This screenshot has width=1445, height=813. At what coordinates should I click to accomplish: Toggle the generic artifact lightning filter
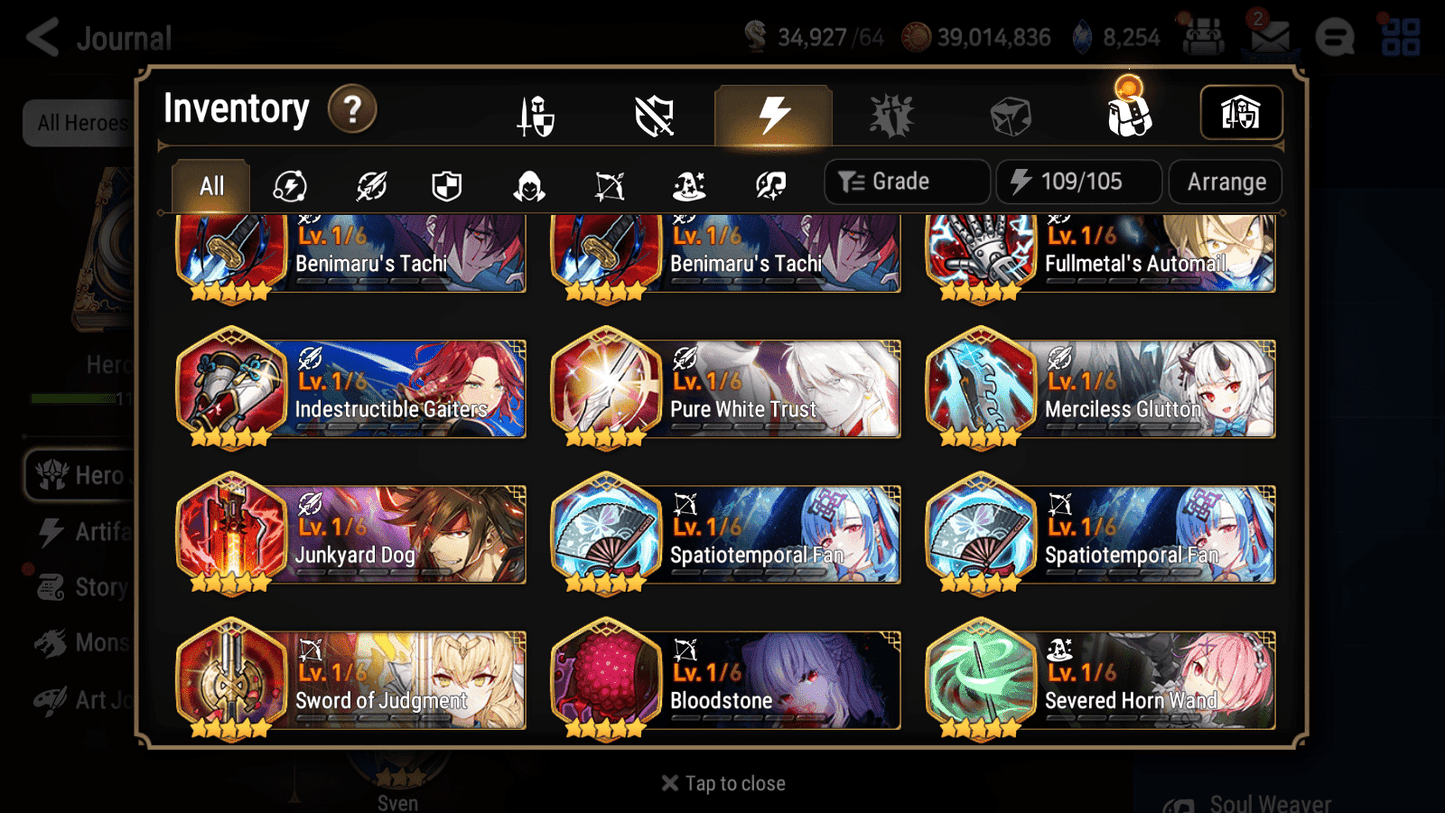pos(290,185)
